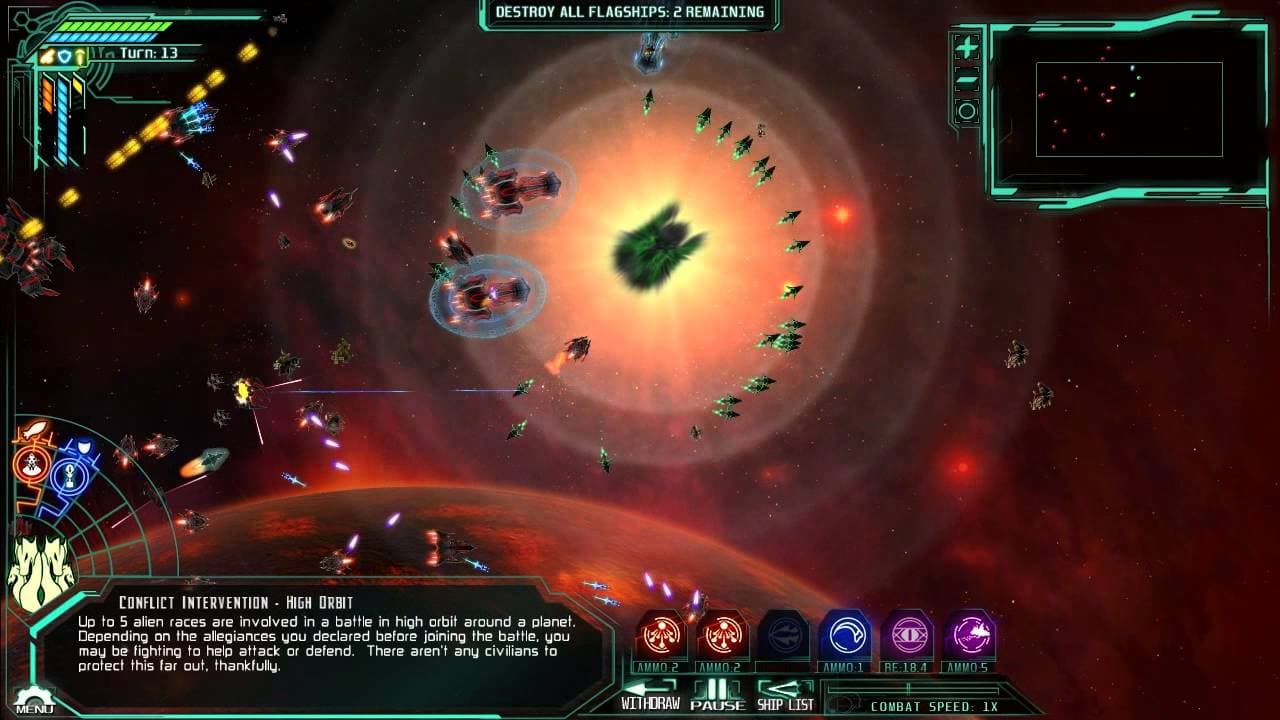The width and height of the screenshot is (1280, 720).
Task: Select the purple RE:18.4 energy weapon
Action: 908,632
